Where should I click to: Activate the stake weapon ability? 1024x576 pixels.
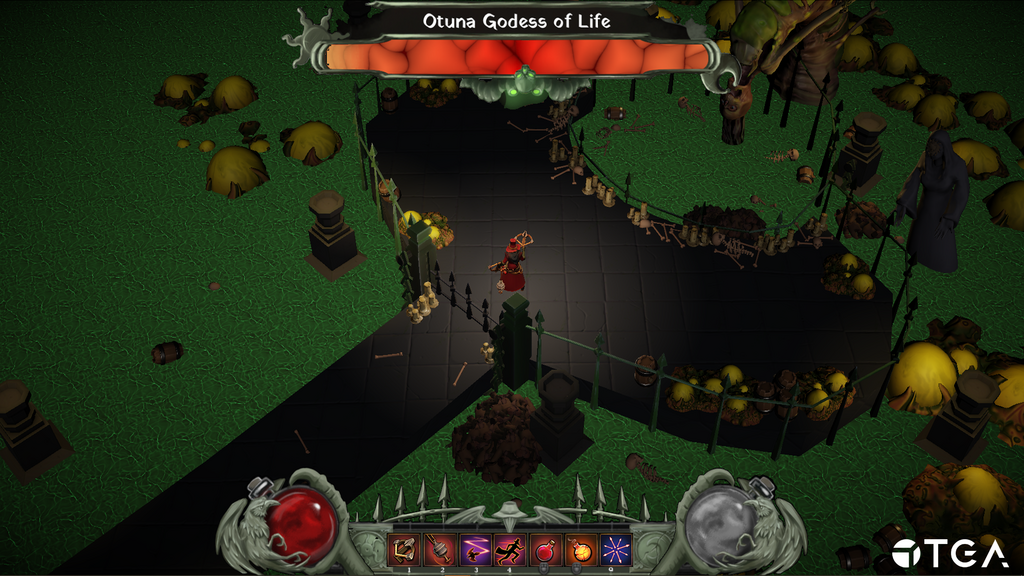point(441,549)
